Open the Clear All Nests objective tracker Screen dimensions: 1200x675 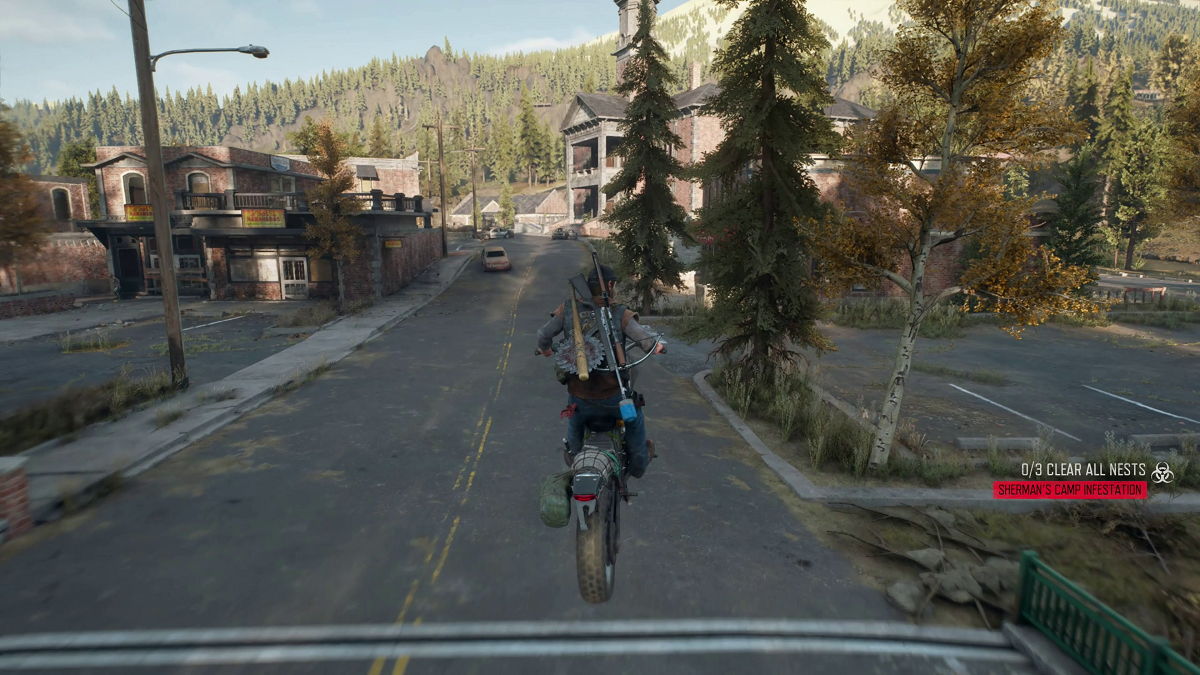[x=1082, y=469]
